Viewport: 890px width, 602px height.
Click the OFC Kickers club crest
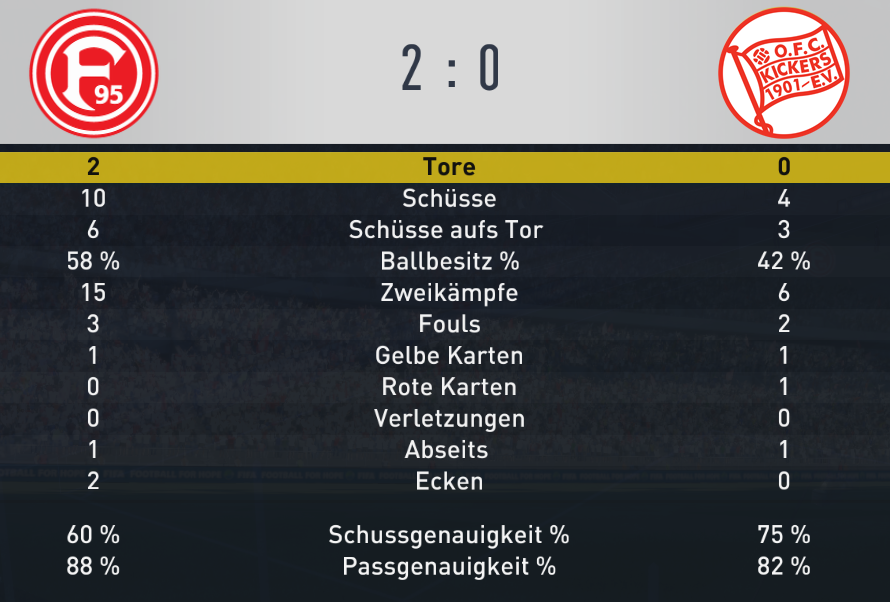[x=784, y=72]
